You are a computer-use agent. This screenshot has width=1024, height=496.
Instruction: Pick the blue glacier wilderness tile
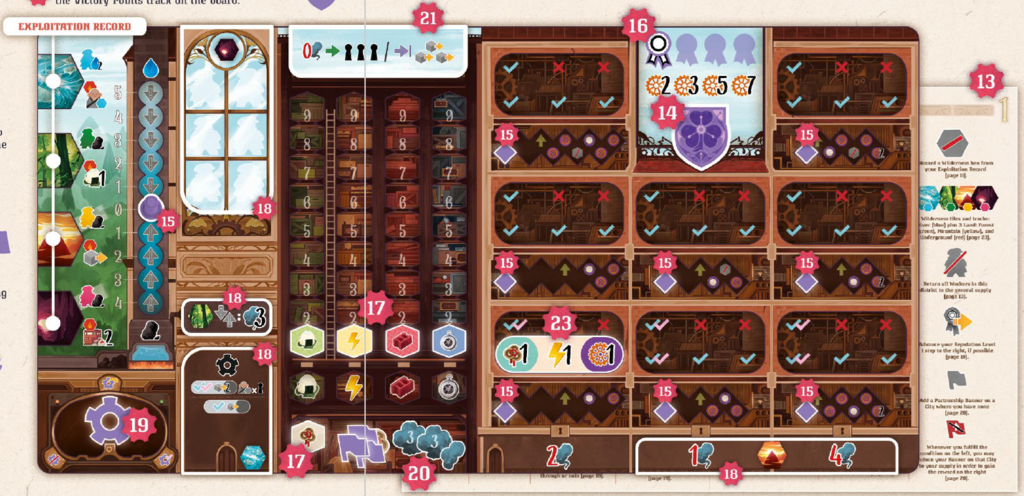[57, 82]
